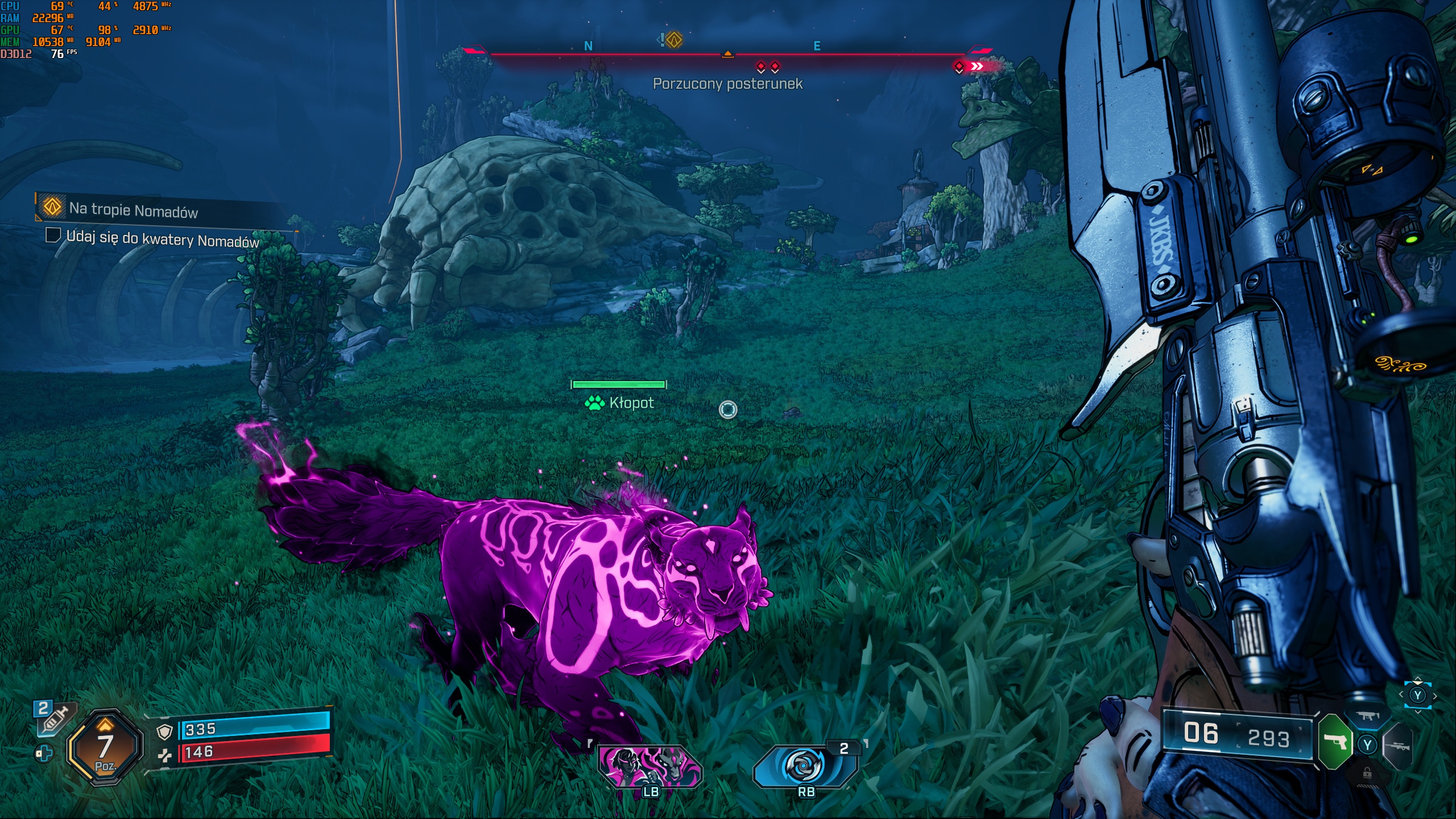The image size is (1456, 819).
Task: Click the locked weapon slot
Action: (x=1367, y=773)
